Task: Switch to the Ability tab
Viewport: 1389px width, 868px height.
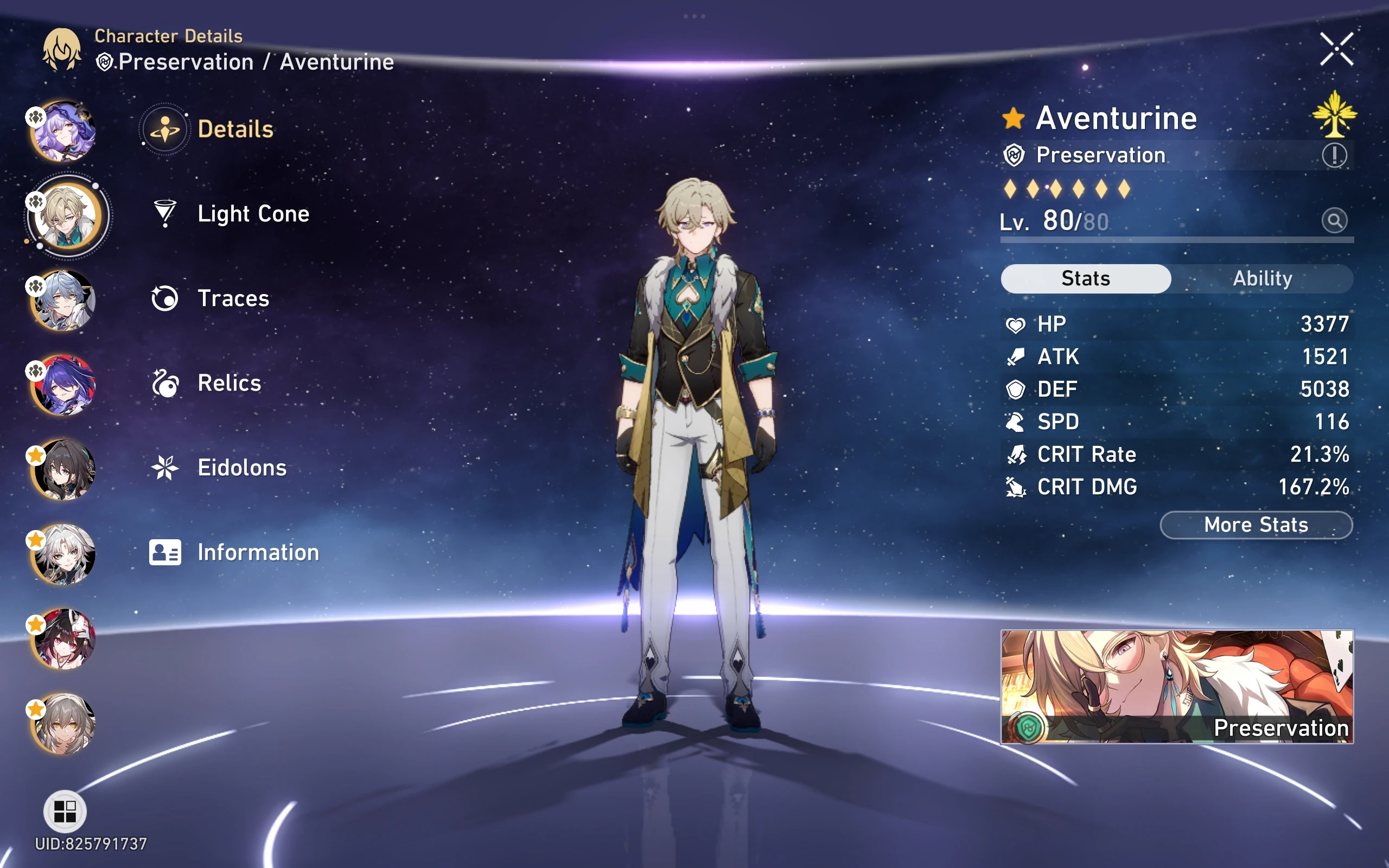Action: coord(1262,278)
